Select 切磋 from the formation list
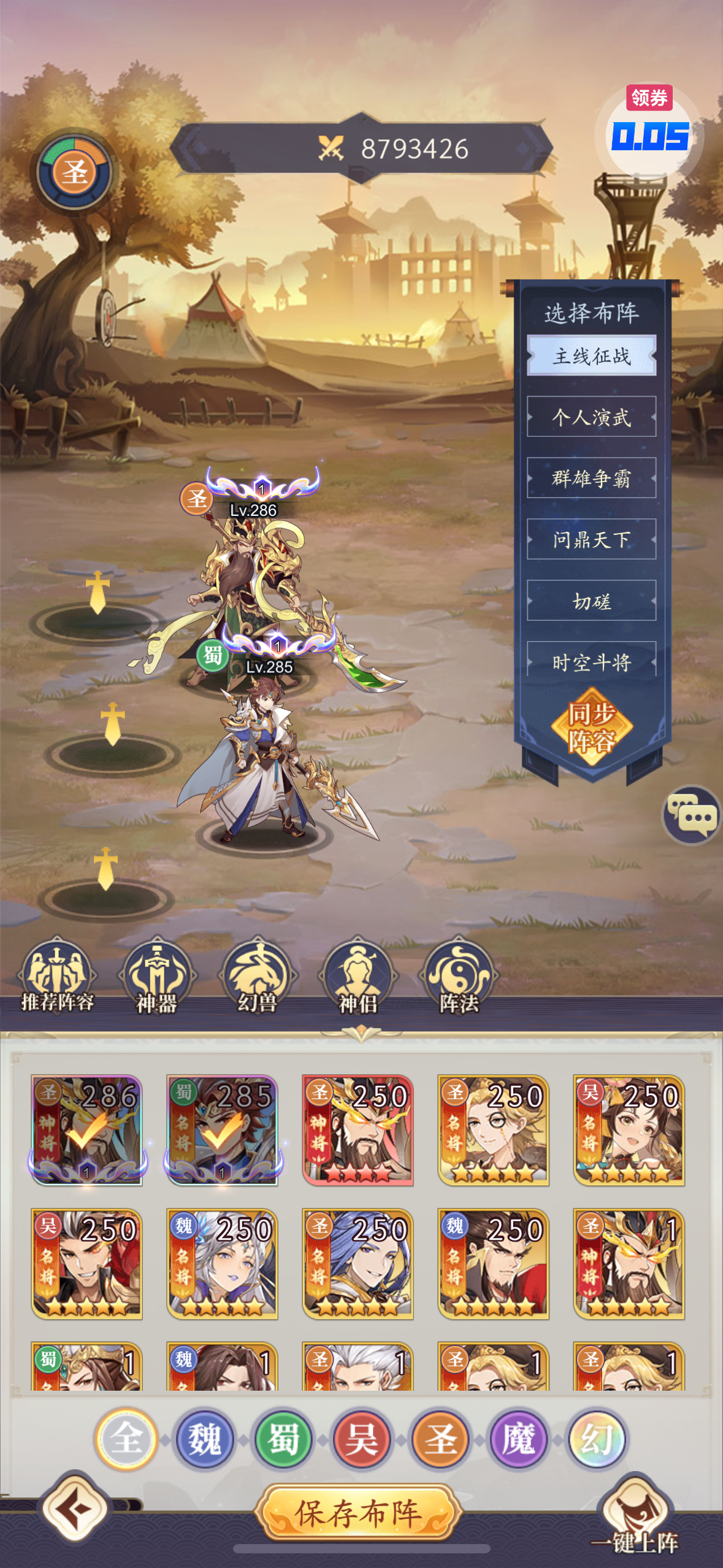The width and height of the screenshot is (723, 1568). point(591,601)
